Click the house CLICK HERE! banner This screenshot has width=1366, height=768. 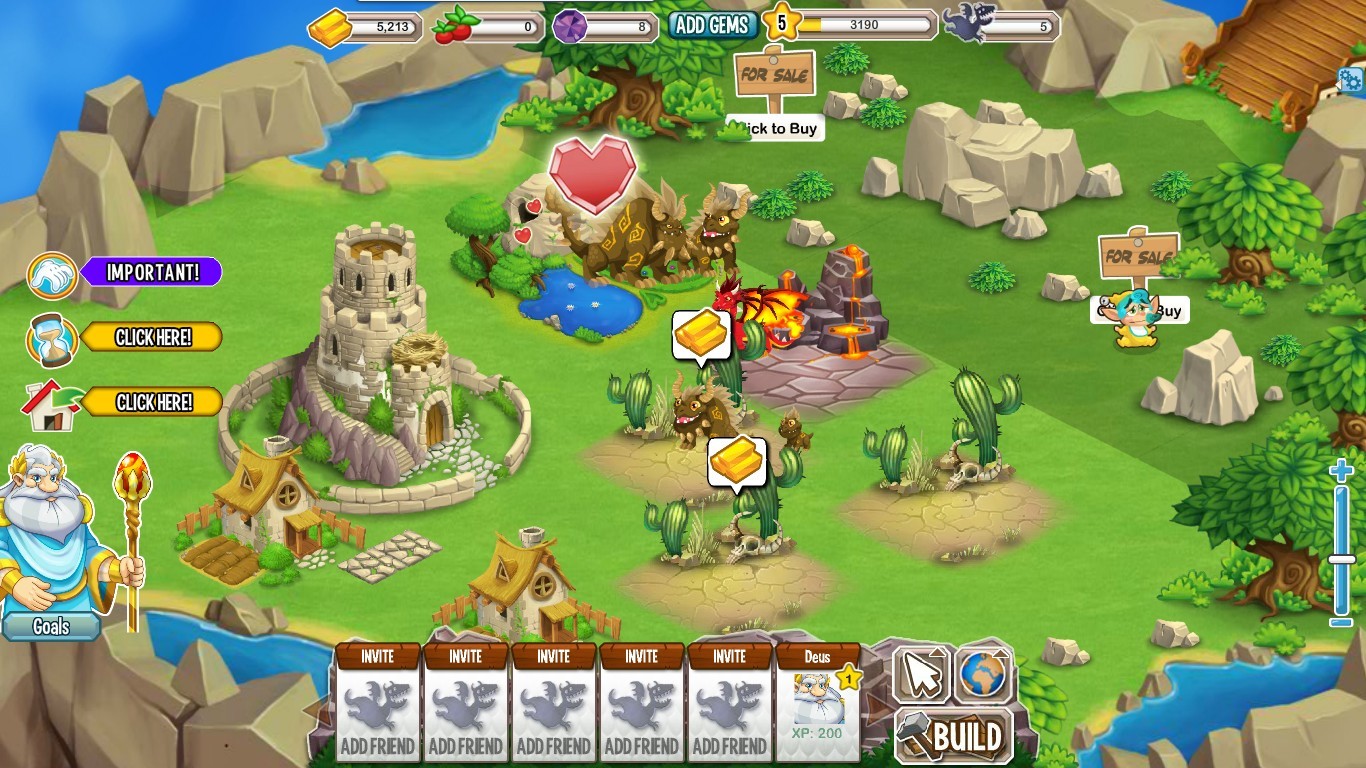(152, 402)
